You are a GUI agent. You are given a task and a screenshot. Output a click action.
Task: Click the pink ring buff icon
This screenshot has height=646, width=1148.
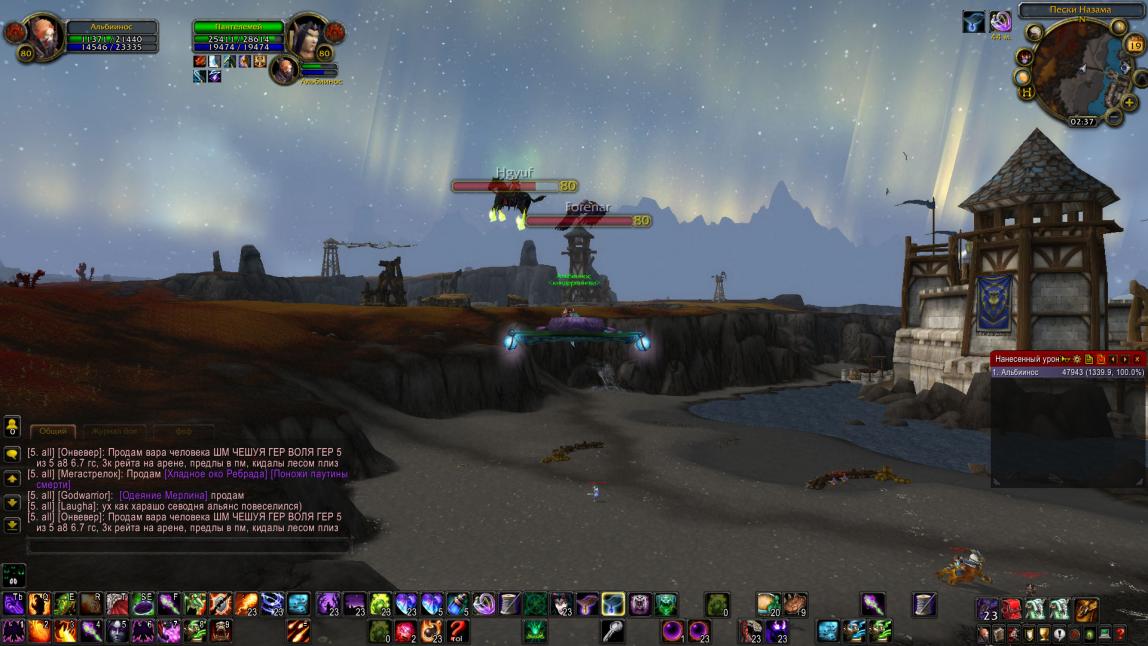1001,22
